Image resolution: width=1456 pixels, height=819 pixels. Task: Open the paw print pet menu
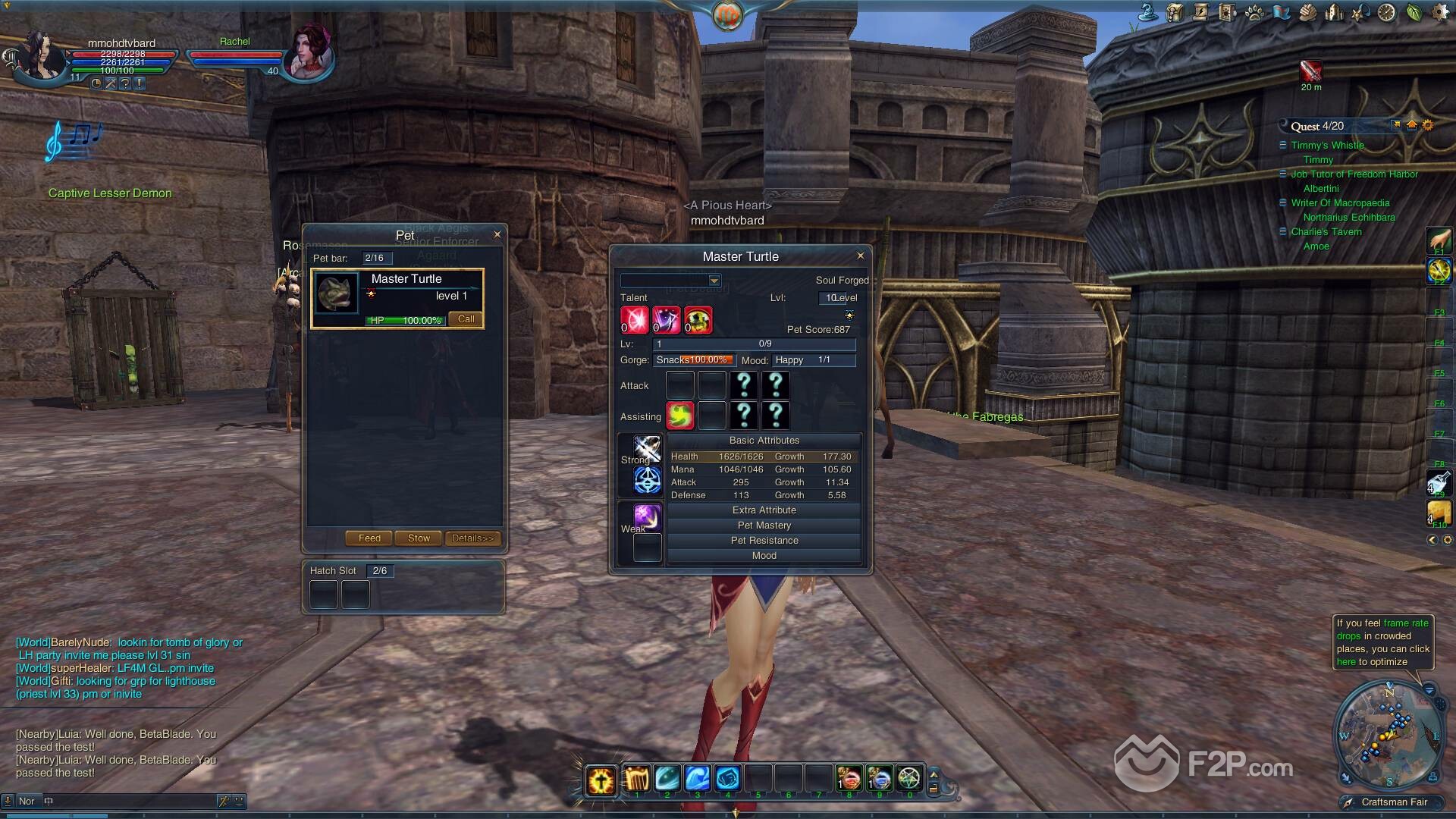[1254, 13]
